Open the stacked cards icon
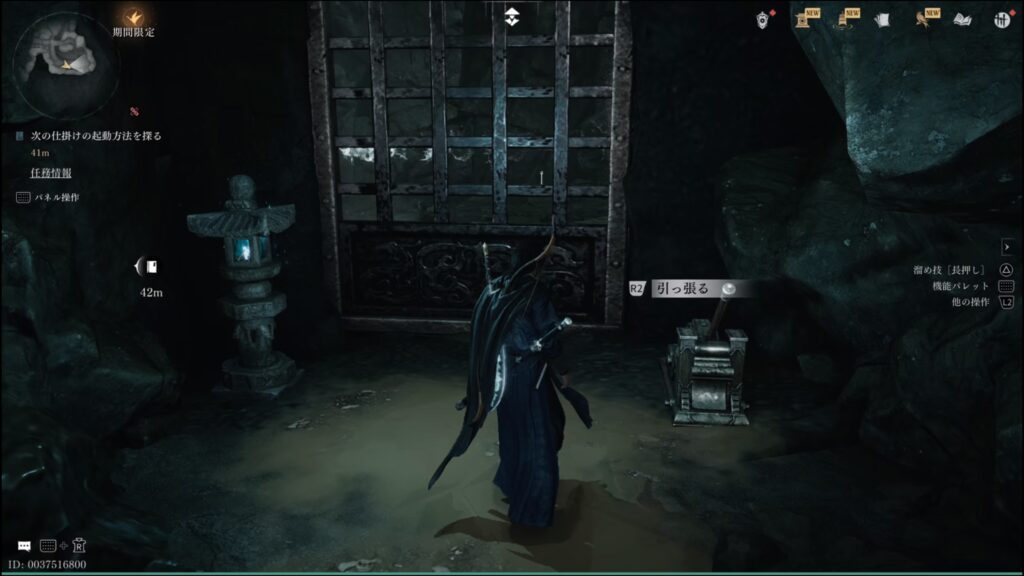This screenshot has width=1024, height=576. click(x=882, y=19)
